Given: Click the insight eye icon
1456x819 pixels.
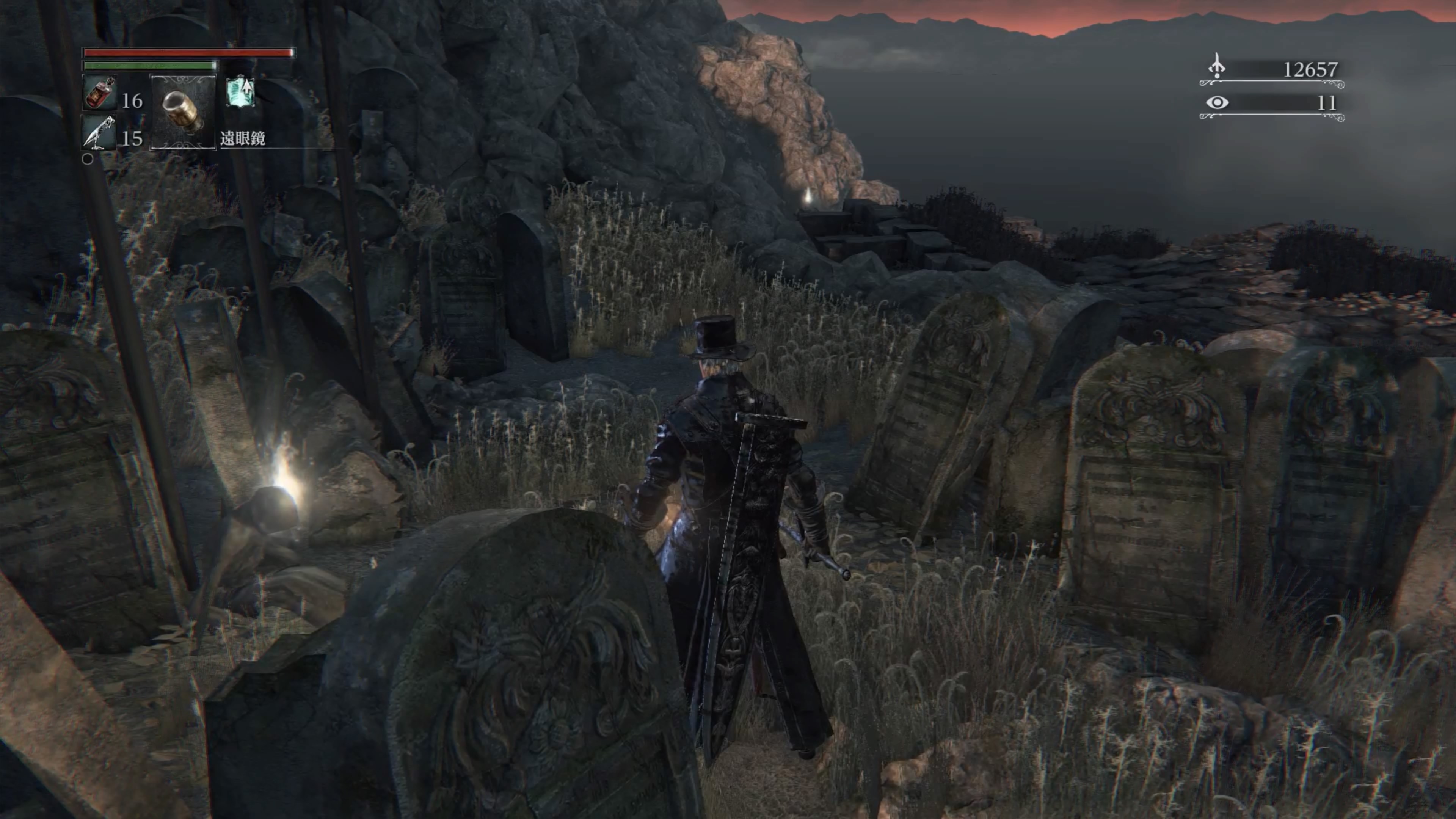Looking at the screenshot, I should click(x=1217, y=103).
